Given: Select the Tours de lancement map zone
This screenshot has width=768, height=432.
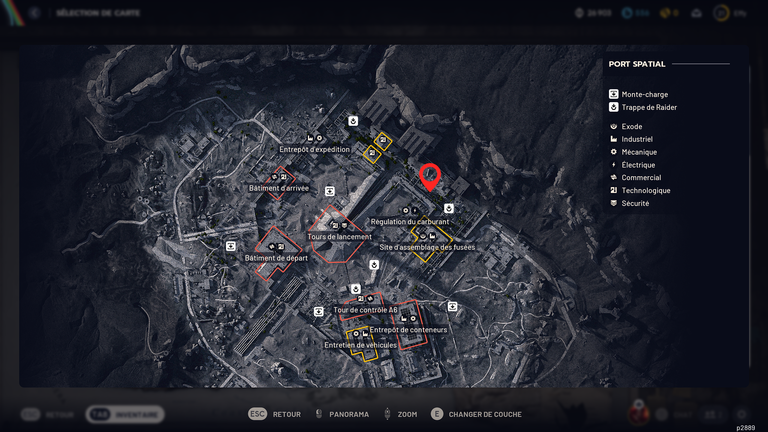Looking at the screenshot, I should [x=339, y=237].
